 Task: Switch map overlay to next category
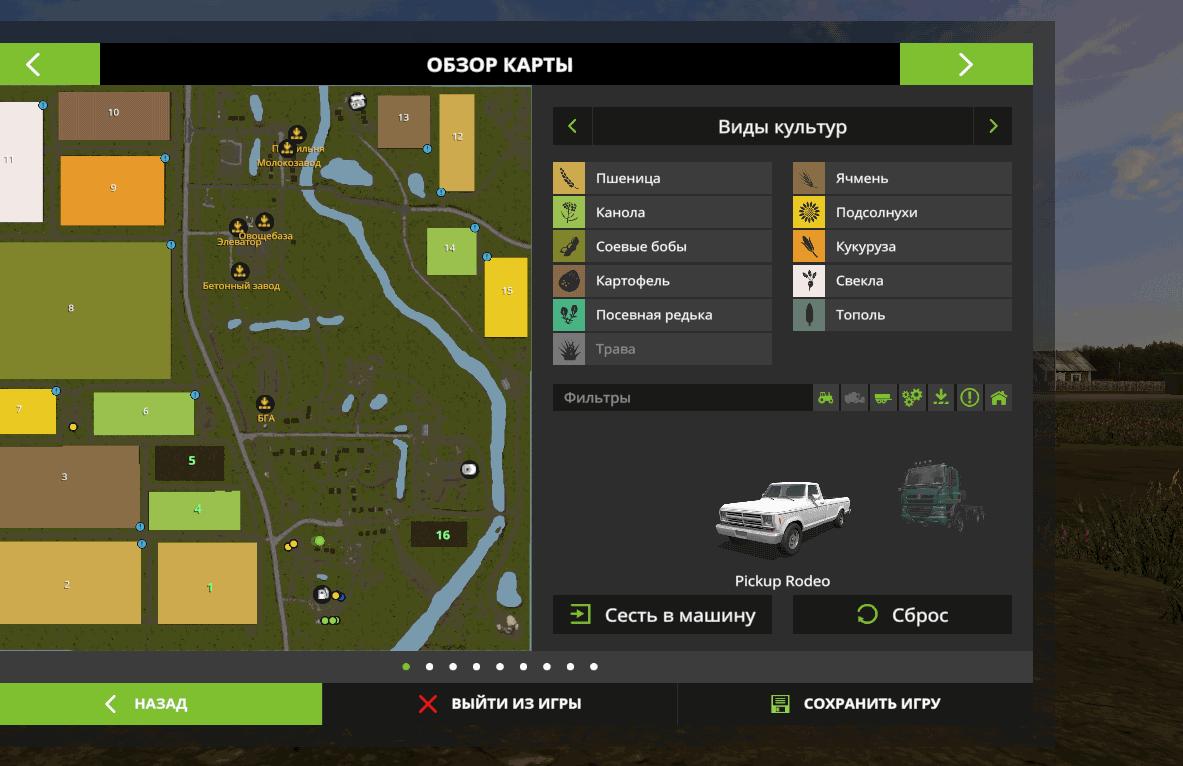click(x=992, y=127)
